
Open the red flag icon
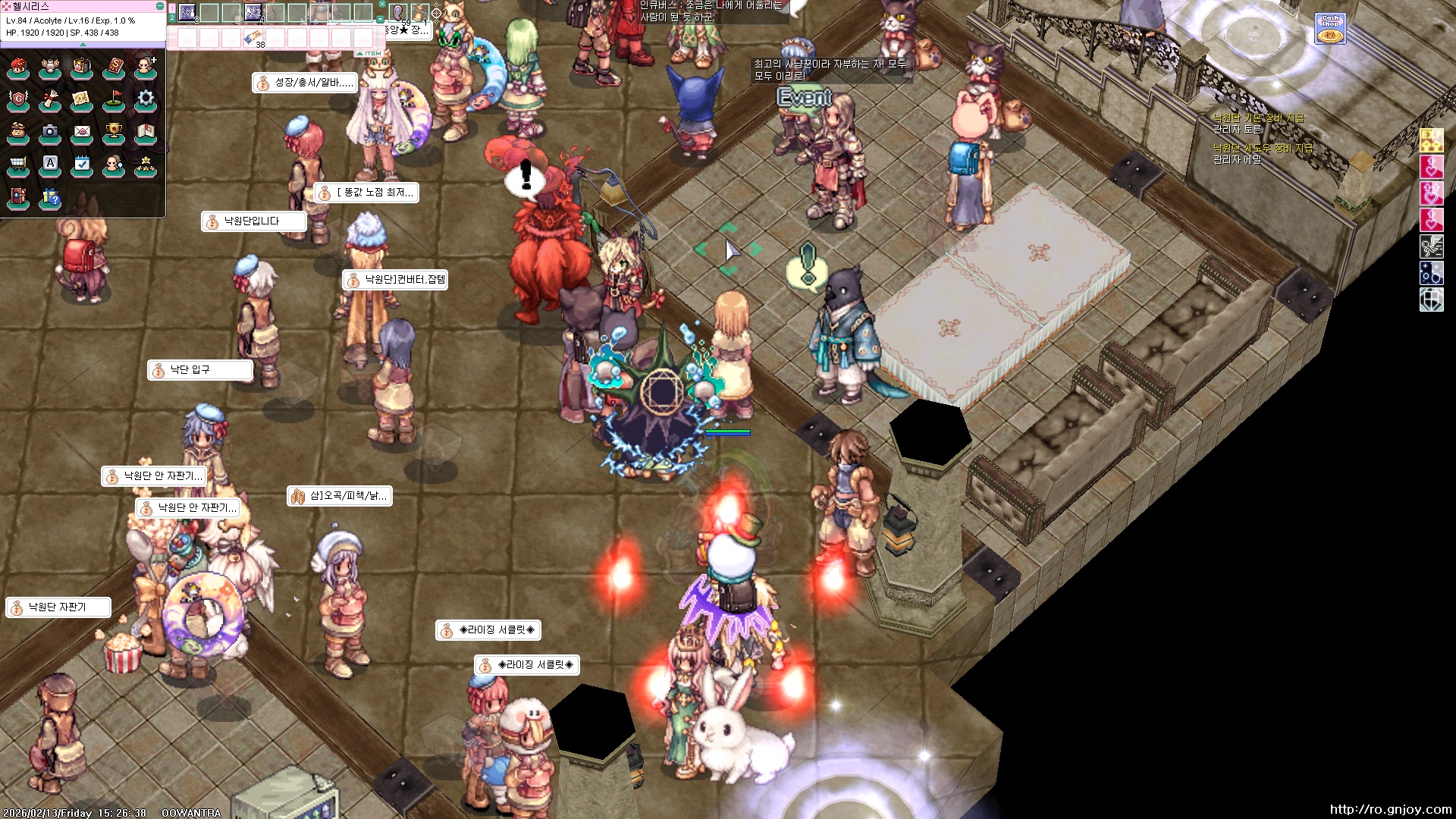point(114,99)
